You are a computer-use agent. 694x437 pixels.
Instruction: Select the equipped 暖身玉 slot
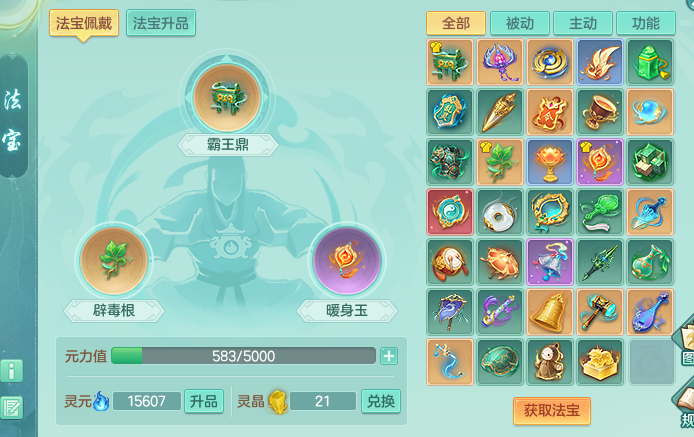[346, 262]
